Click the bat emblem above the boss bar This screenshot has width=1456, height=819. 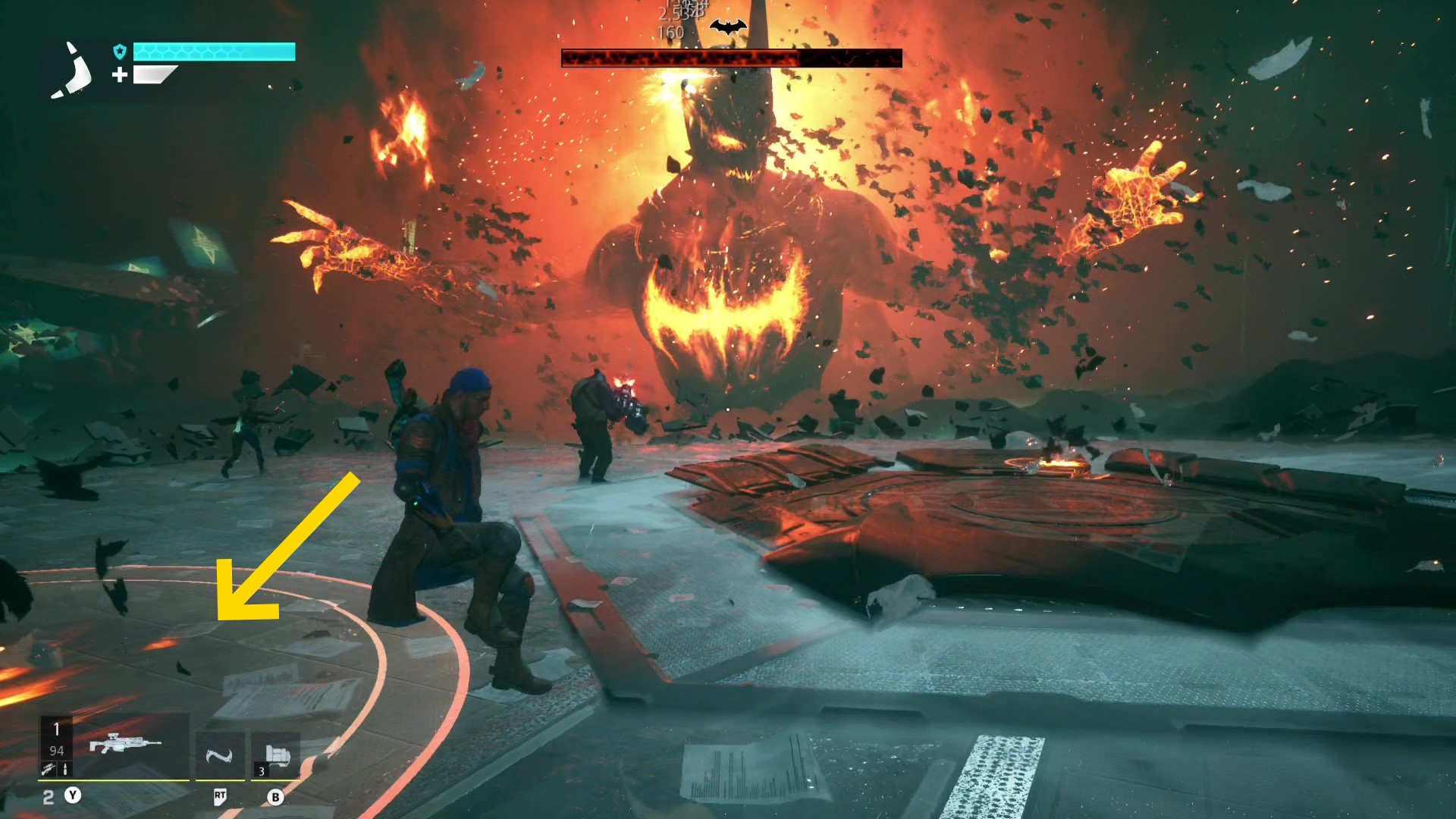coord(728,28)
